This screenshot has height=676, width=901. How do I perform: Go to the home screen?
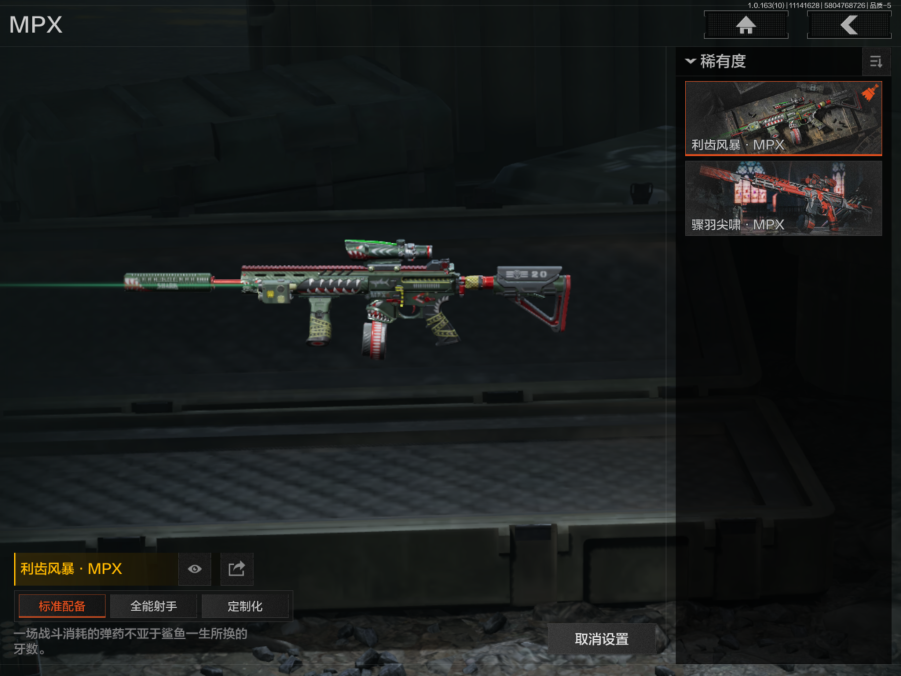745,25
